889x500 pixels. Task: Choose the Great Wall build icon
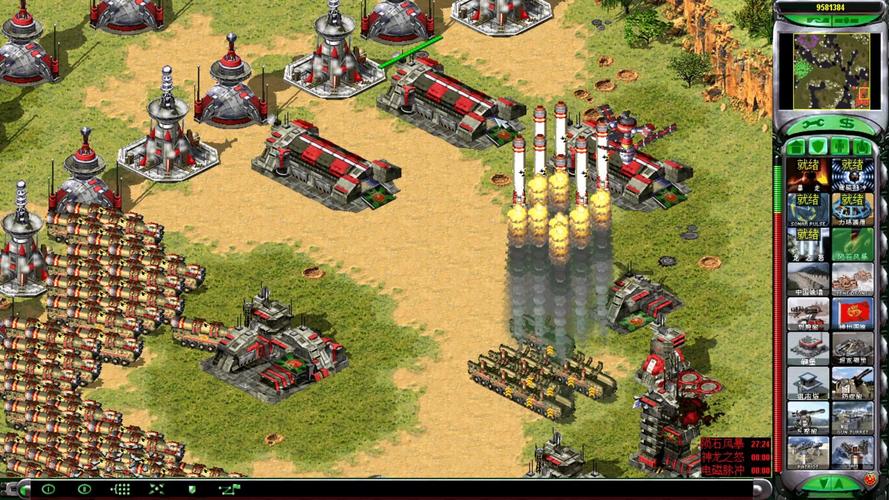(x=808, y=279)
